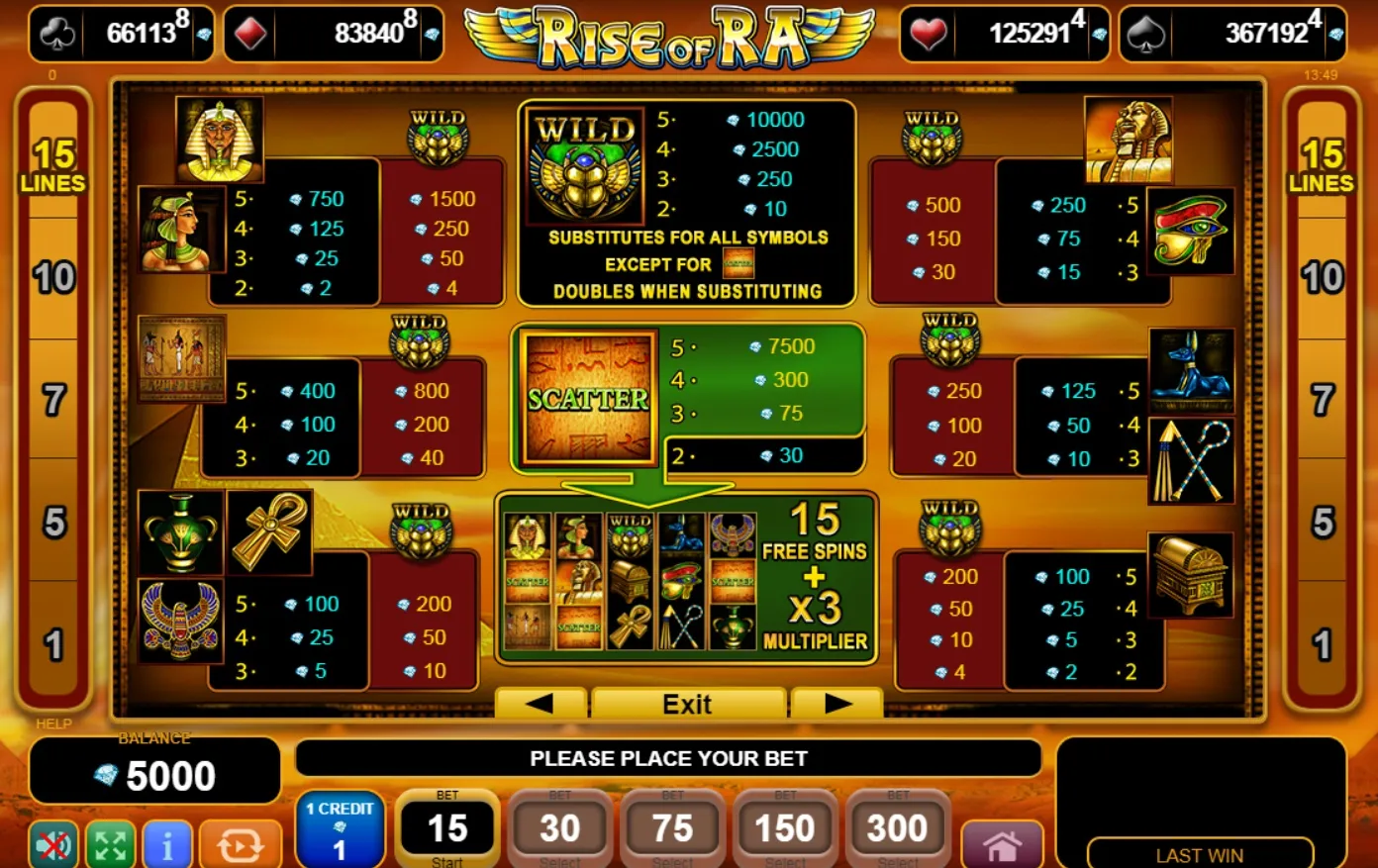
Task: Toggle fullscreen mode
Action: click(112, 846)
